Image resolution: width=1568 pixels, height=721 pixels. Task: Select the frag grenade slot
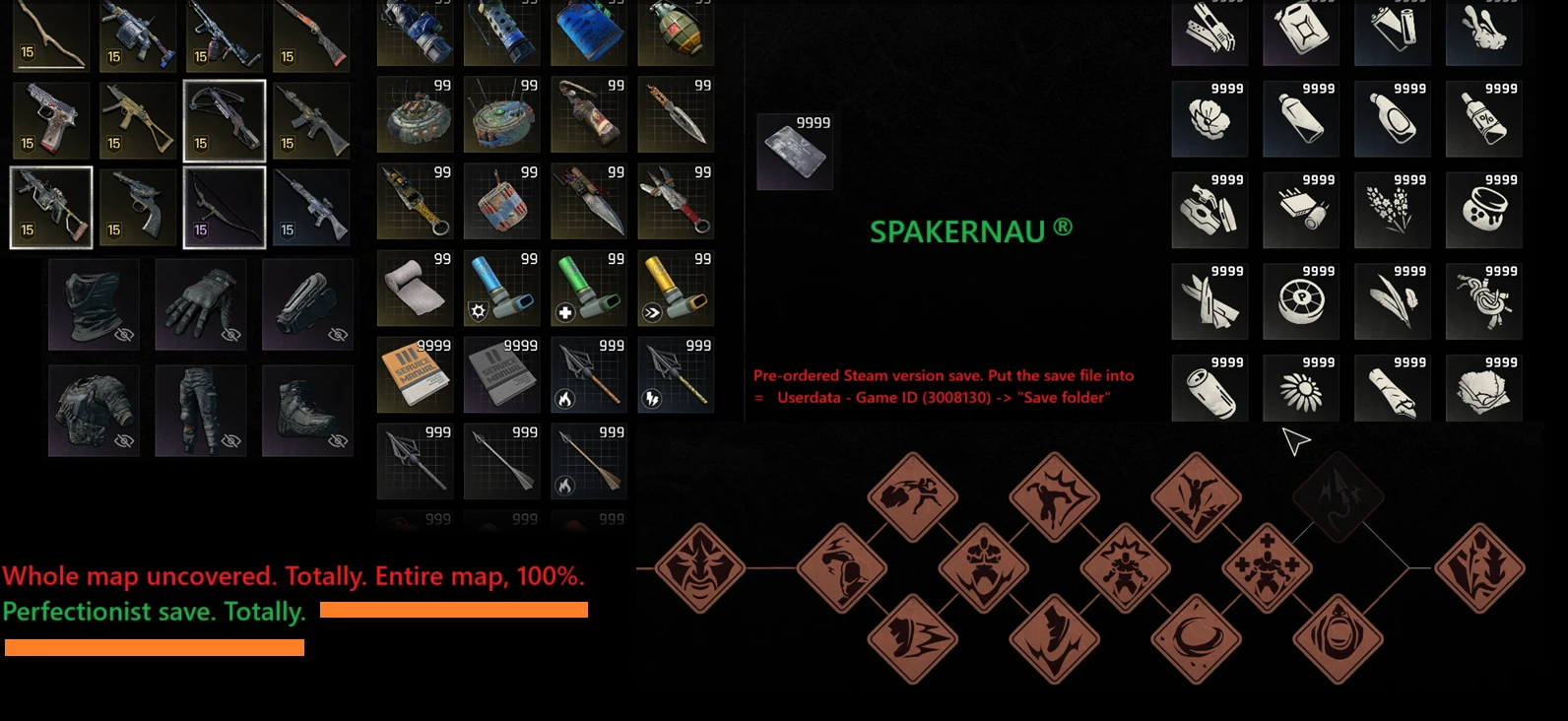click(x=676, y=32)
